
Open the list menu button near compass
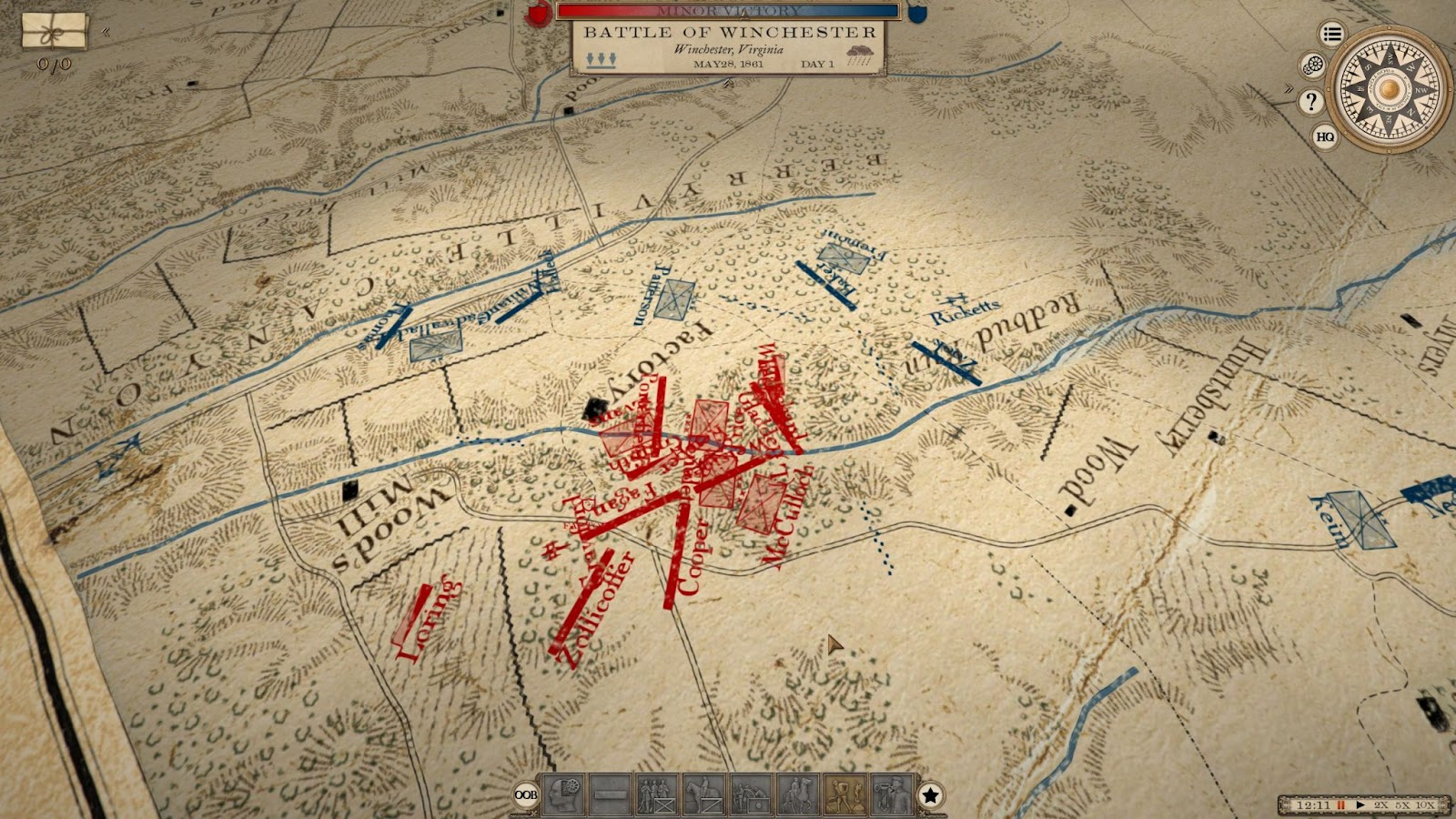coord(1332,35)
